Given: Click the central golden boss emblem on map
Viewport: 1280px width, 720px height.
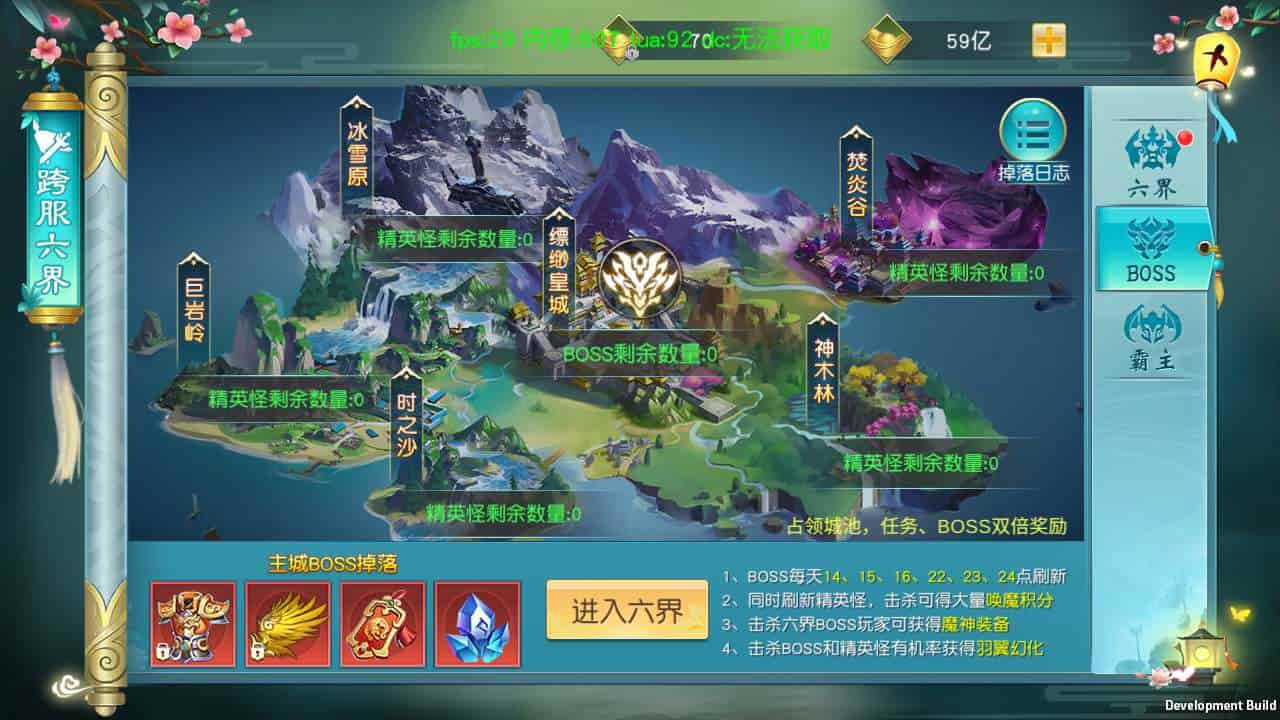Looking at the screenshot, I should coord(642,275).
